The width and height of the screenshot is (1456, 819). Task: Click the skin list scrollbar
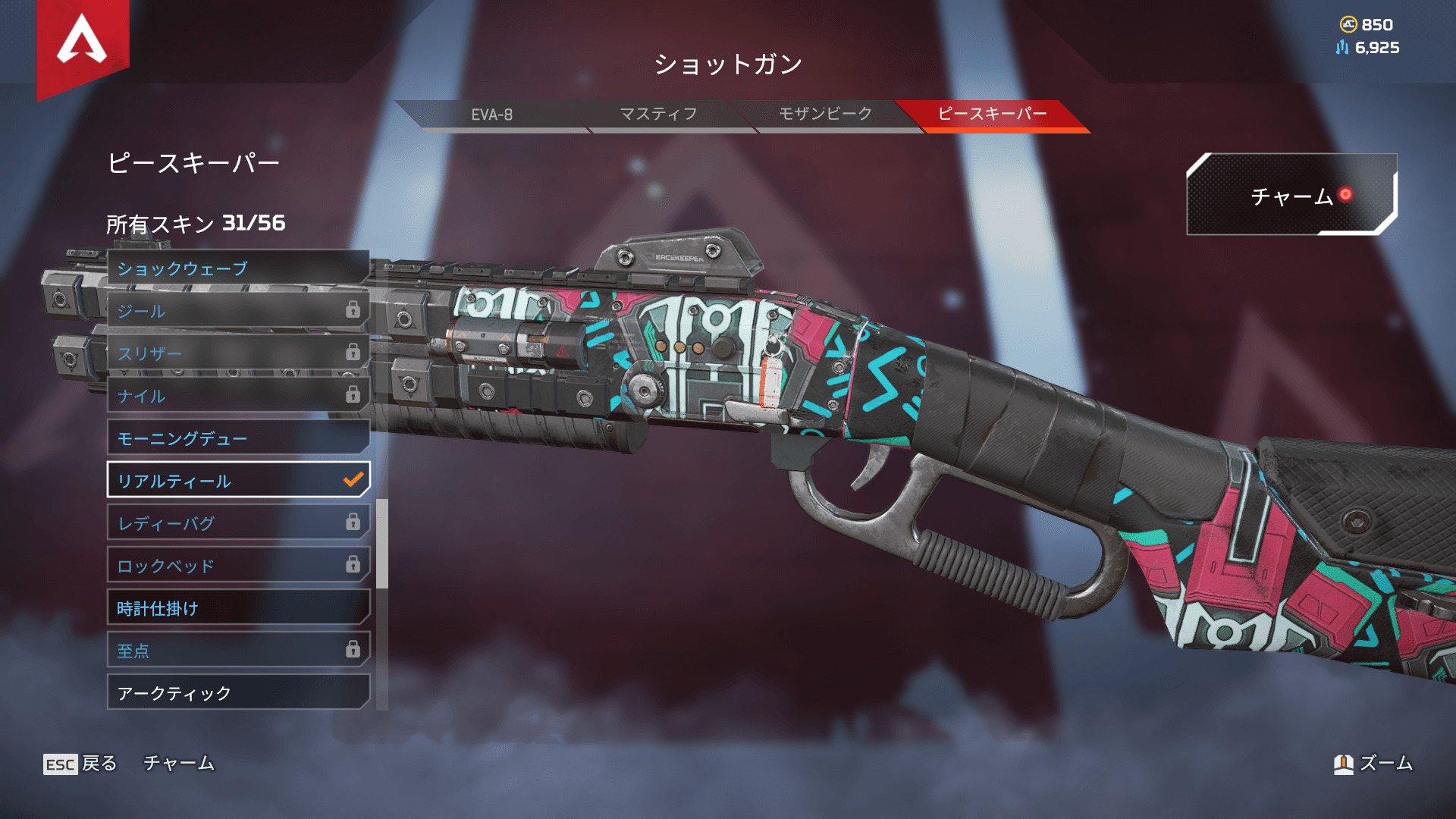pos(382,543)
